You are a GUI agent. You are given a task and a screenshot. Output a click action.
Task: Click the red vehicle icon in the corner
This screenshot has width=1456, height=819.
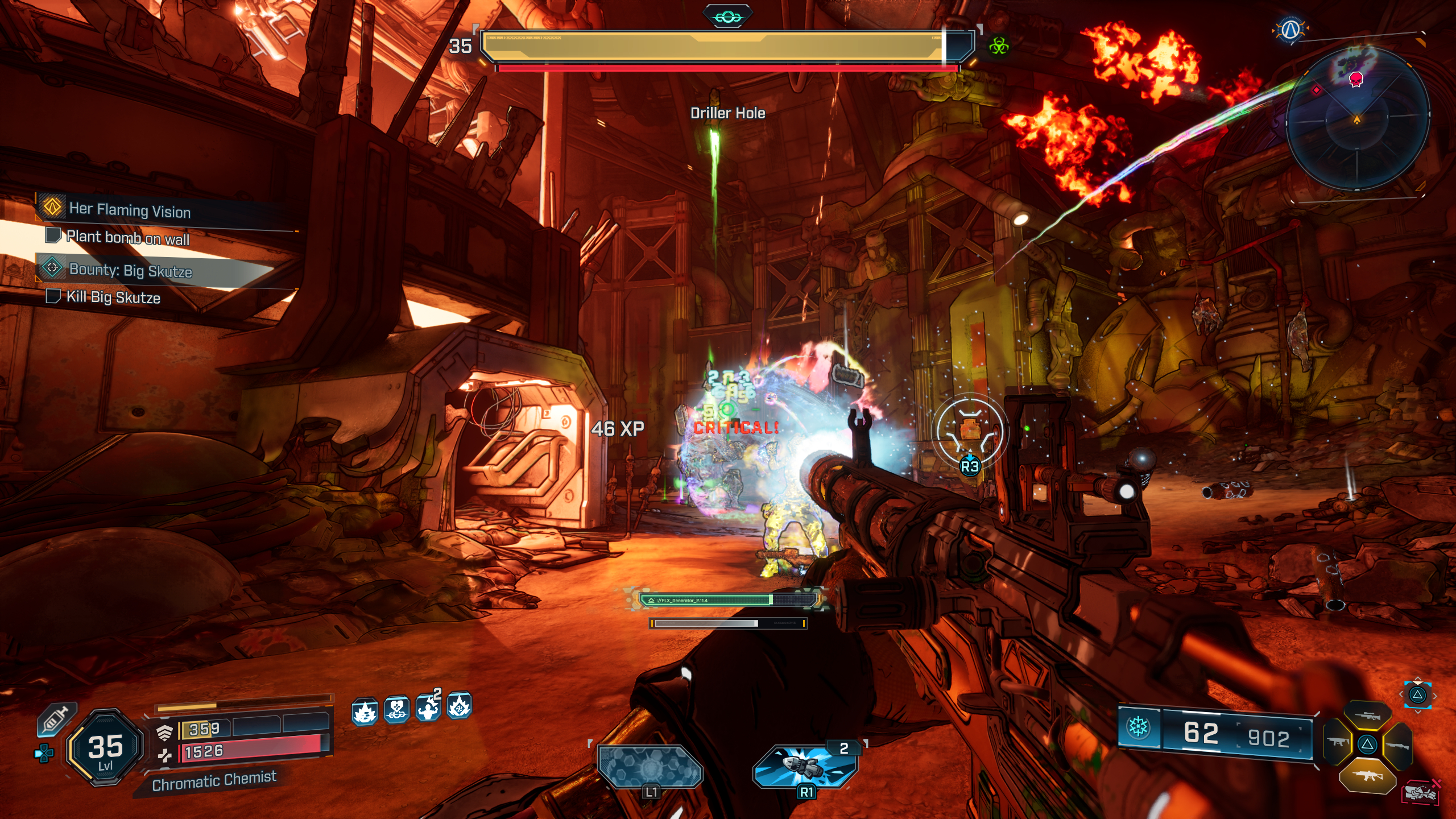1420,792
